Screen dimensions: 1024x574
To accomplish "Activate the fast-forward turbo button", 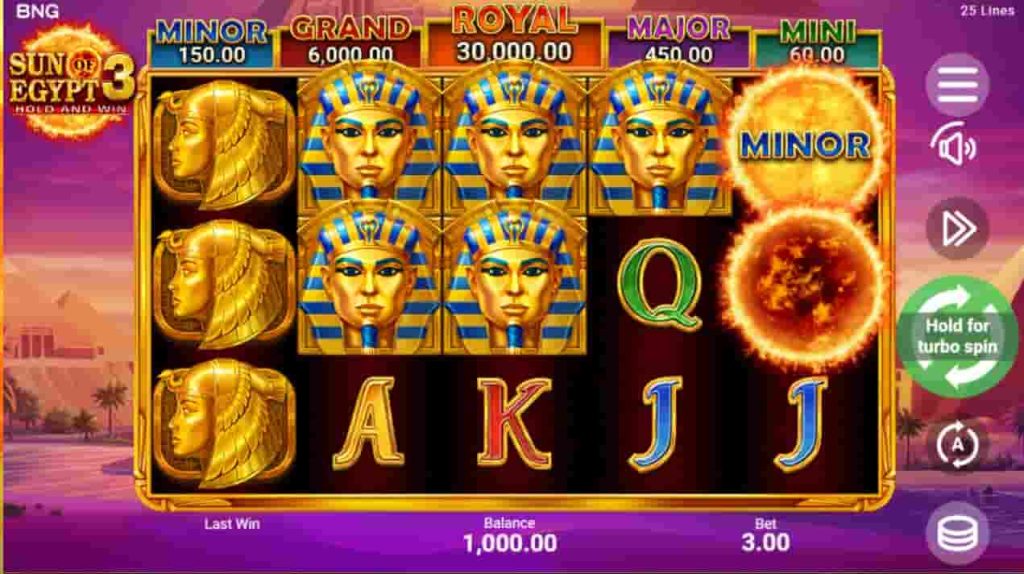I will pos(957,229).
